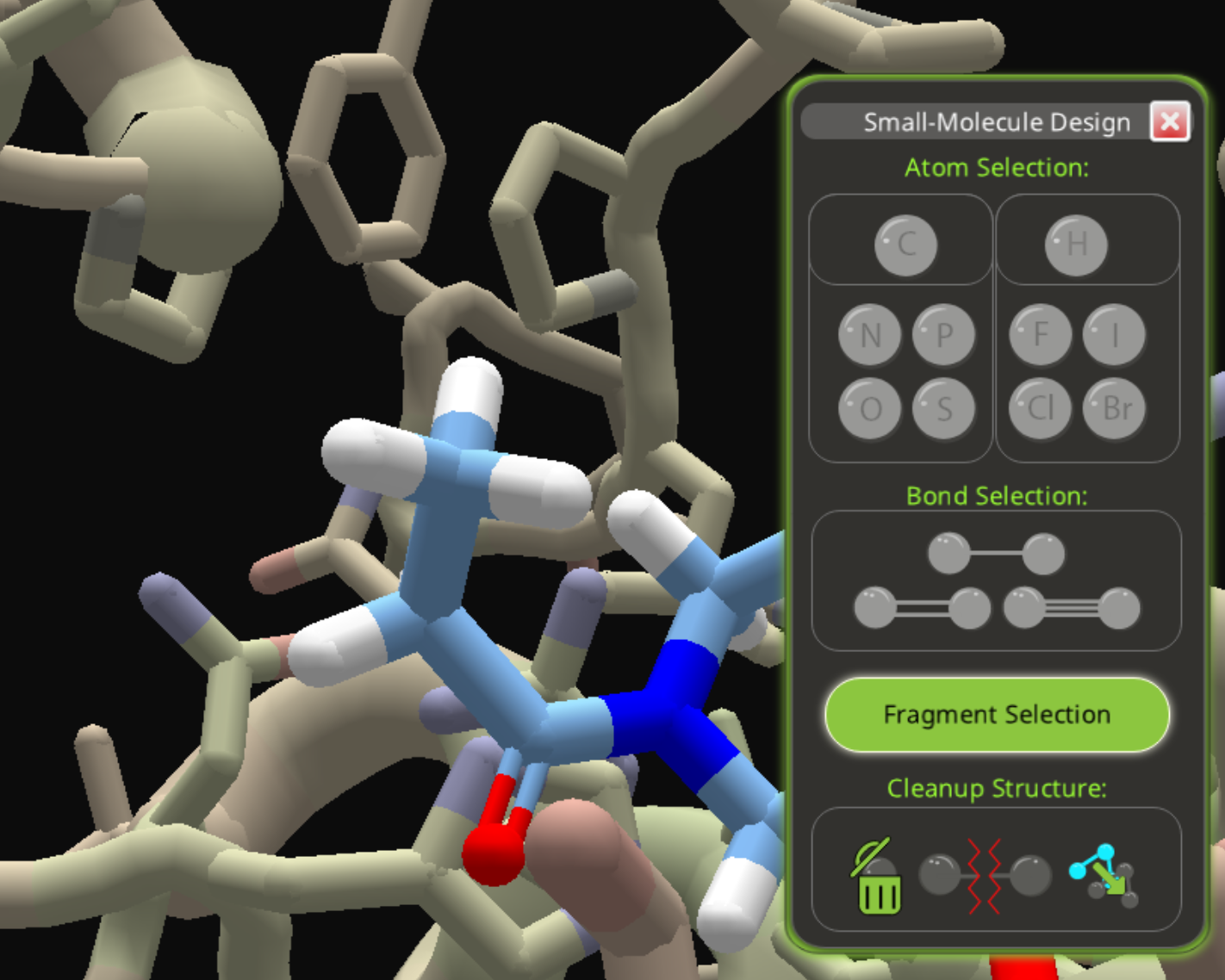
Task: Select the bromine Br atom button
Action: (1115, 408)
